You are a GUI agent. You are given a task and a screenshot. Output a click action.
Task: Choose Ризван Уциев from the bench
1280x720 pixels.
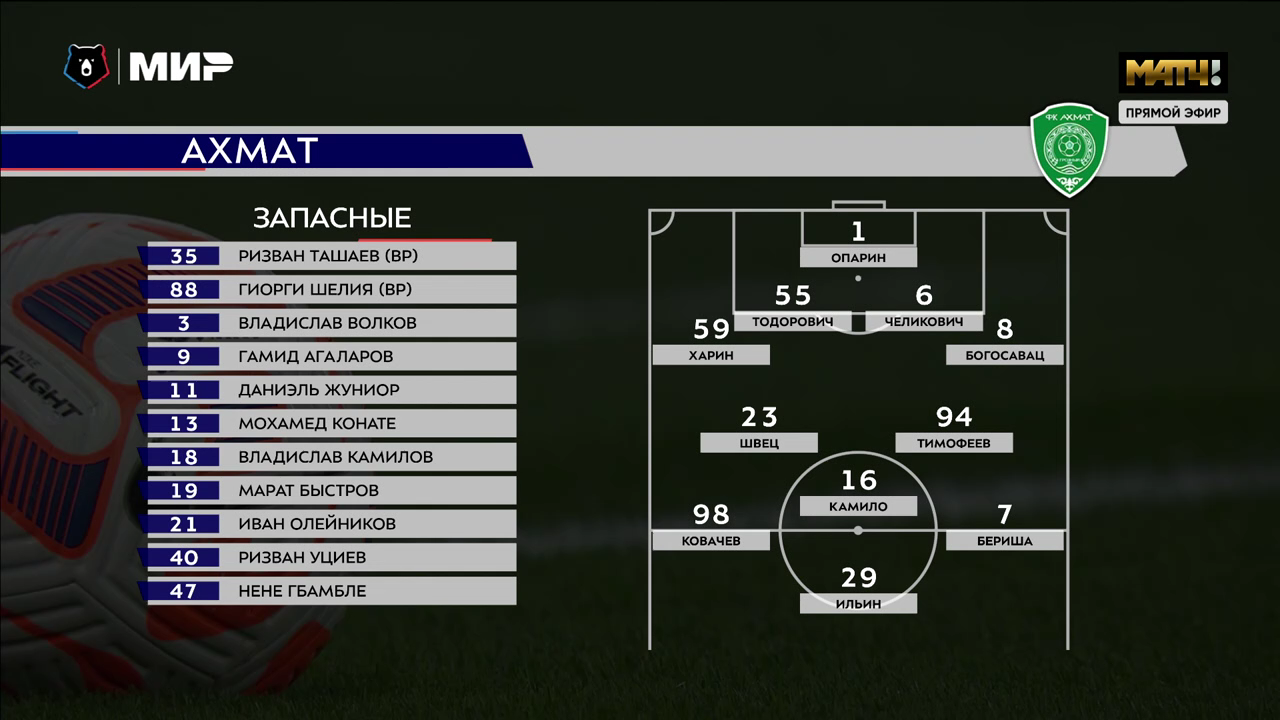[330, 558]
